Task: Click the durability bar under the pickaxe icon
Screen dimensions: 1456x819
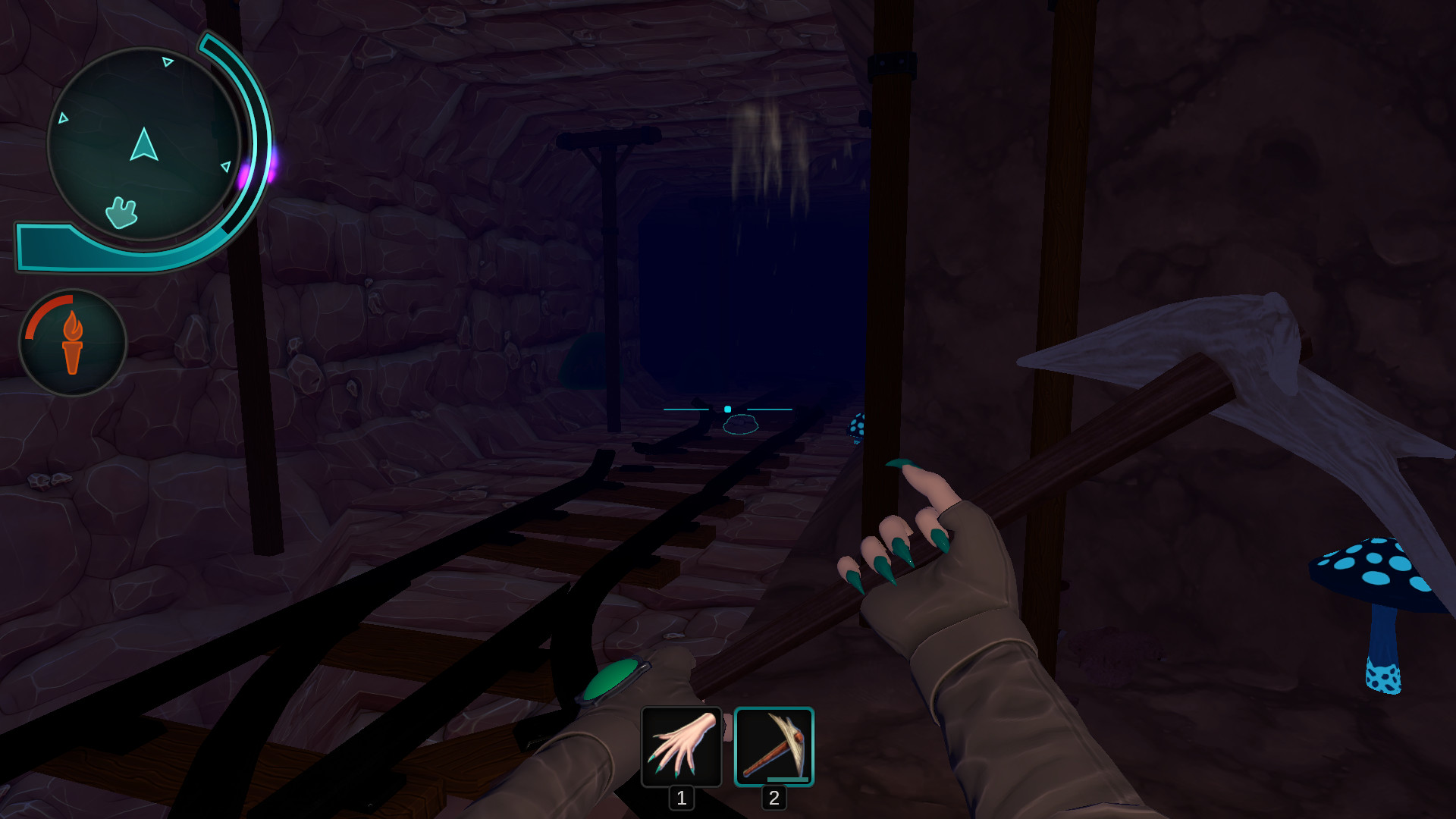Action: tap(786, 778)
